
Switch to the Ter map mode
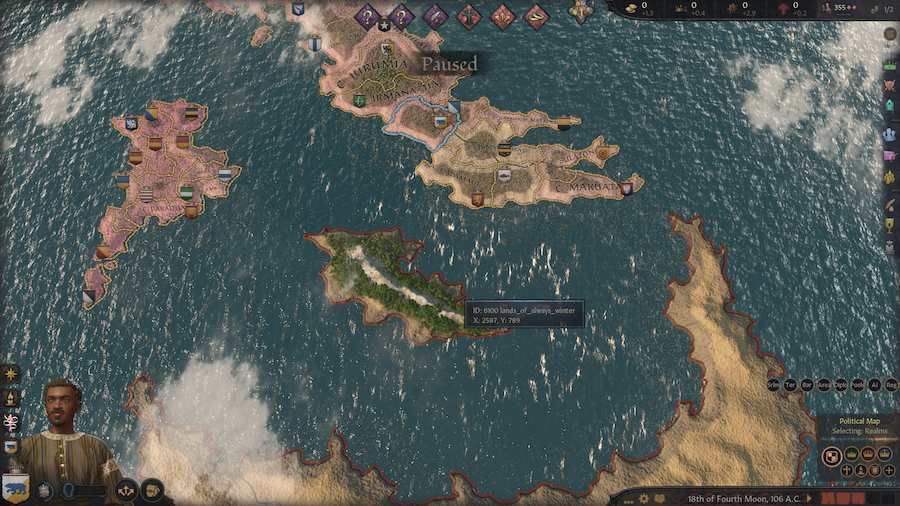(x=790, y=384)
